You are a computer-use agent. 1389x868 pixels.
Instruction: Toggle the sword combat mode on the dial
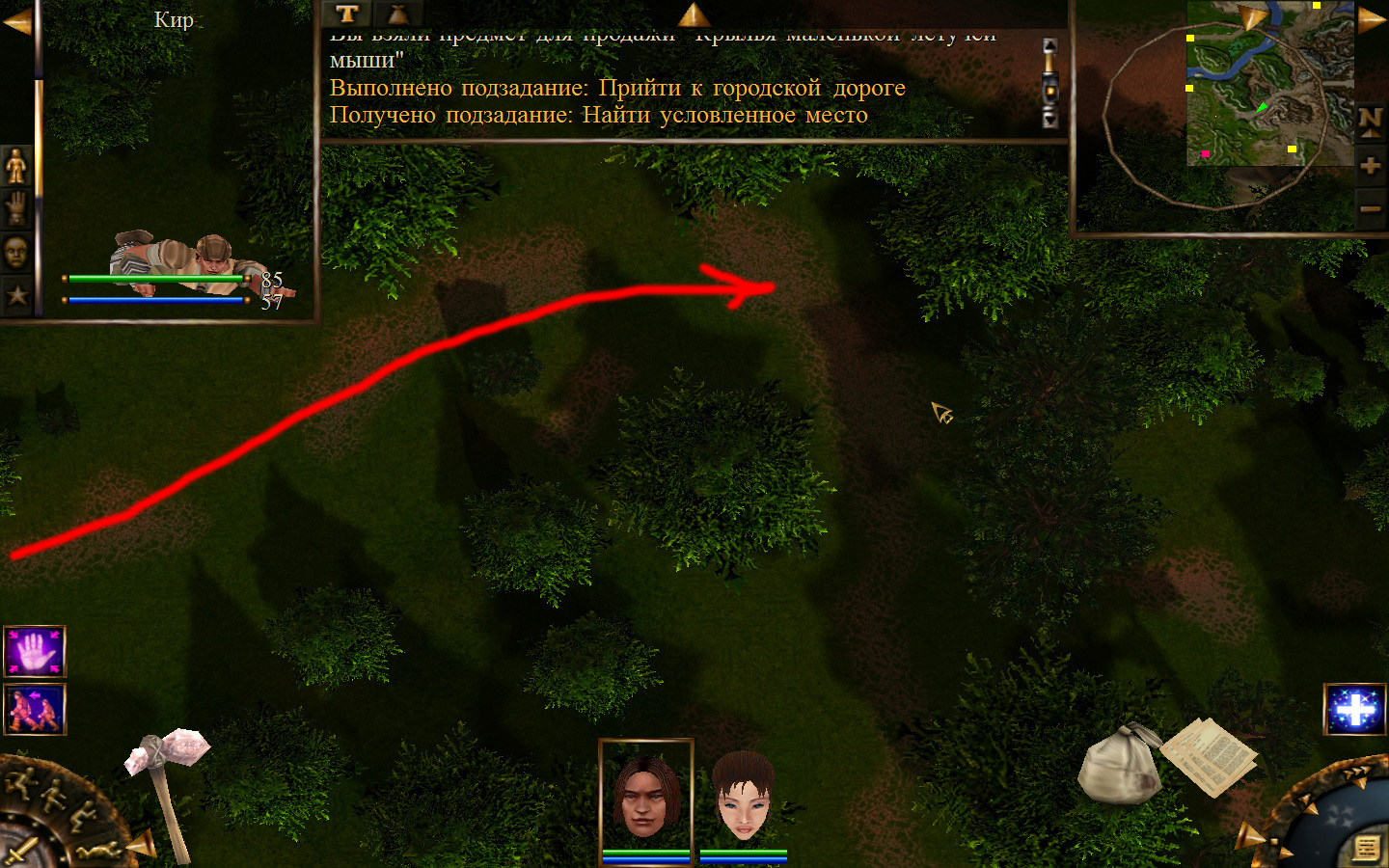pyautogui.click(x=19, y=851)
